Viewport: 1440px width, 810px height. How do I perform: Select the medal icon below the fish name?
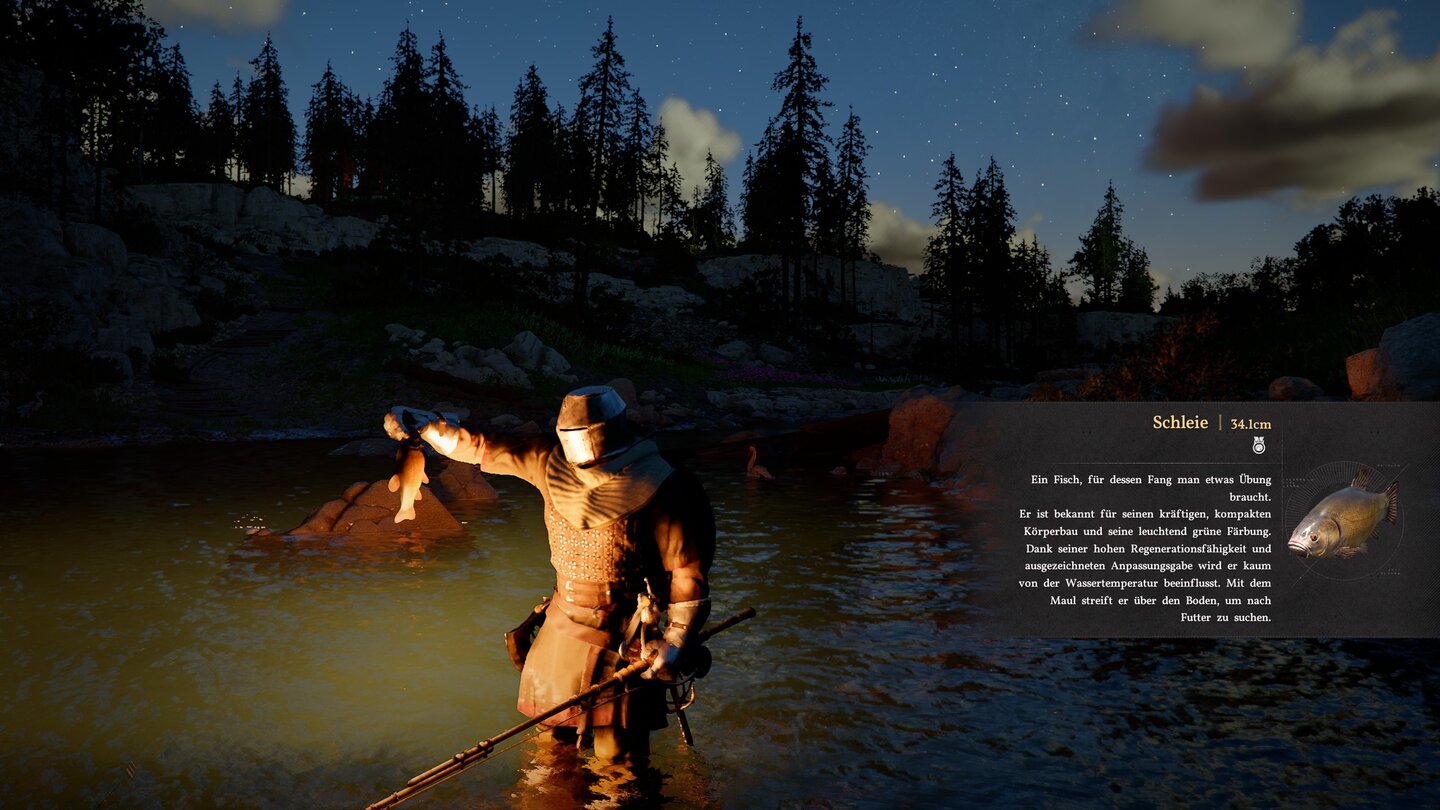[x=1259, y=445]
